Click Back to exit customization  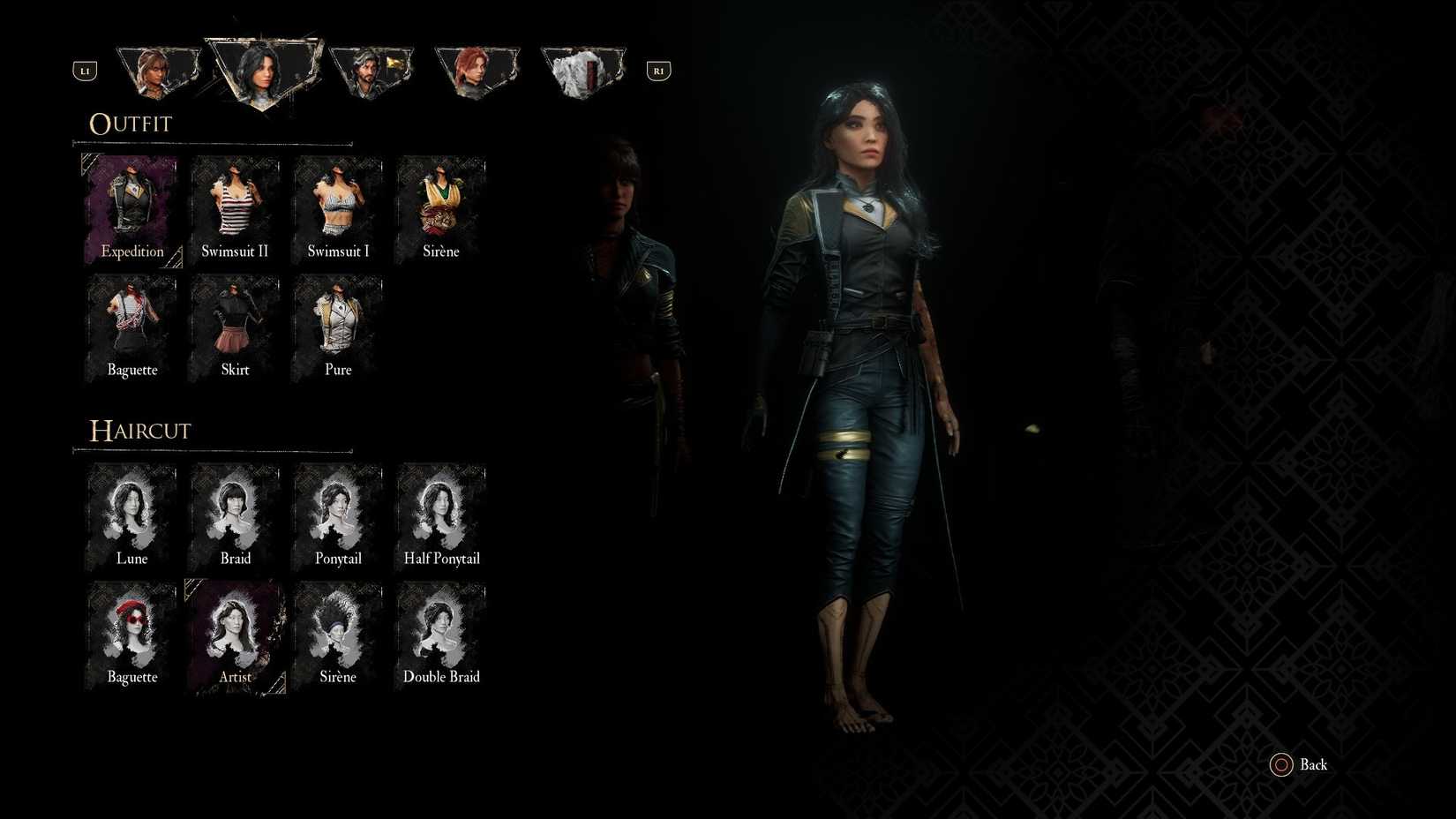click(x=1299, y=764)
